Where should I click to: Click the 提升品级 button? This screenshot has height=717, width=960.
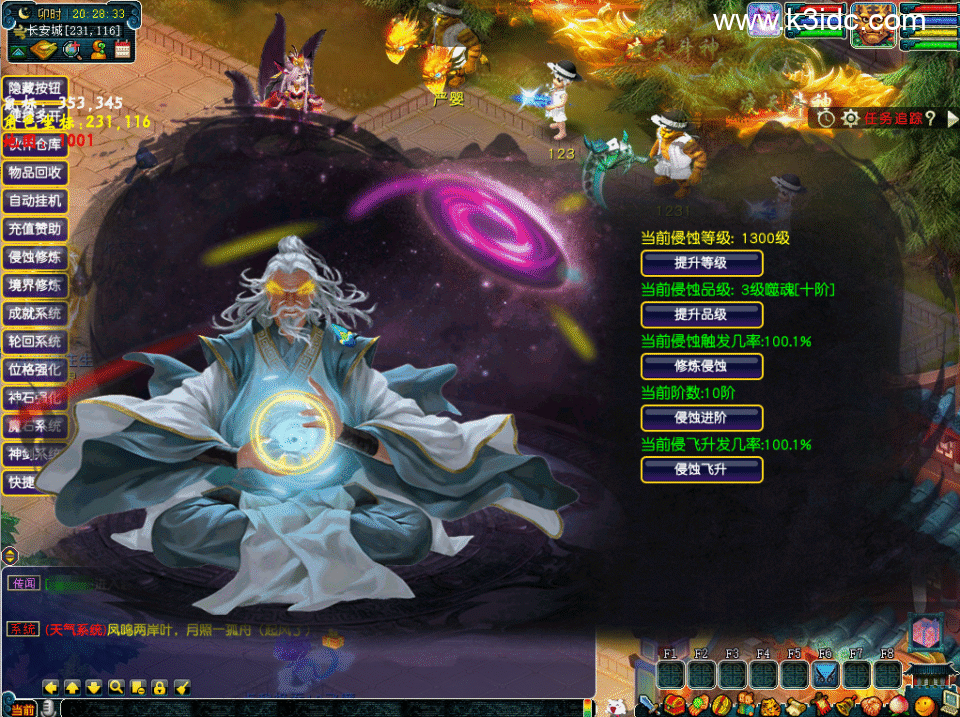click(x=701, y=316)
